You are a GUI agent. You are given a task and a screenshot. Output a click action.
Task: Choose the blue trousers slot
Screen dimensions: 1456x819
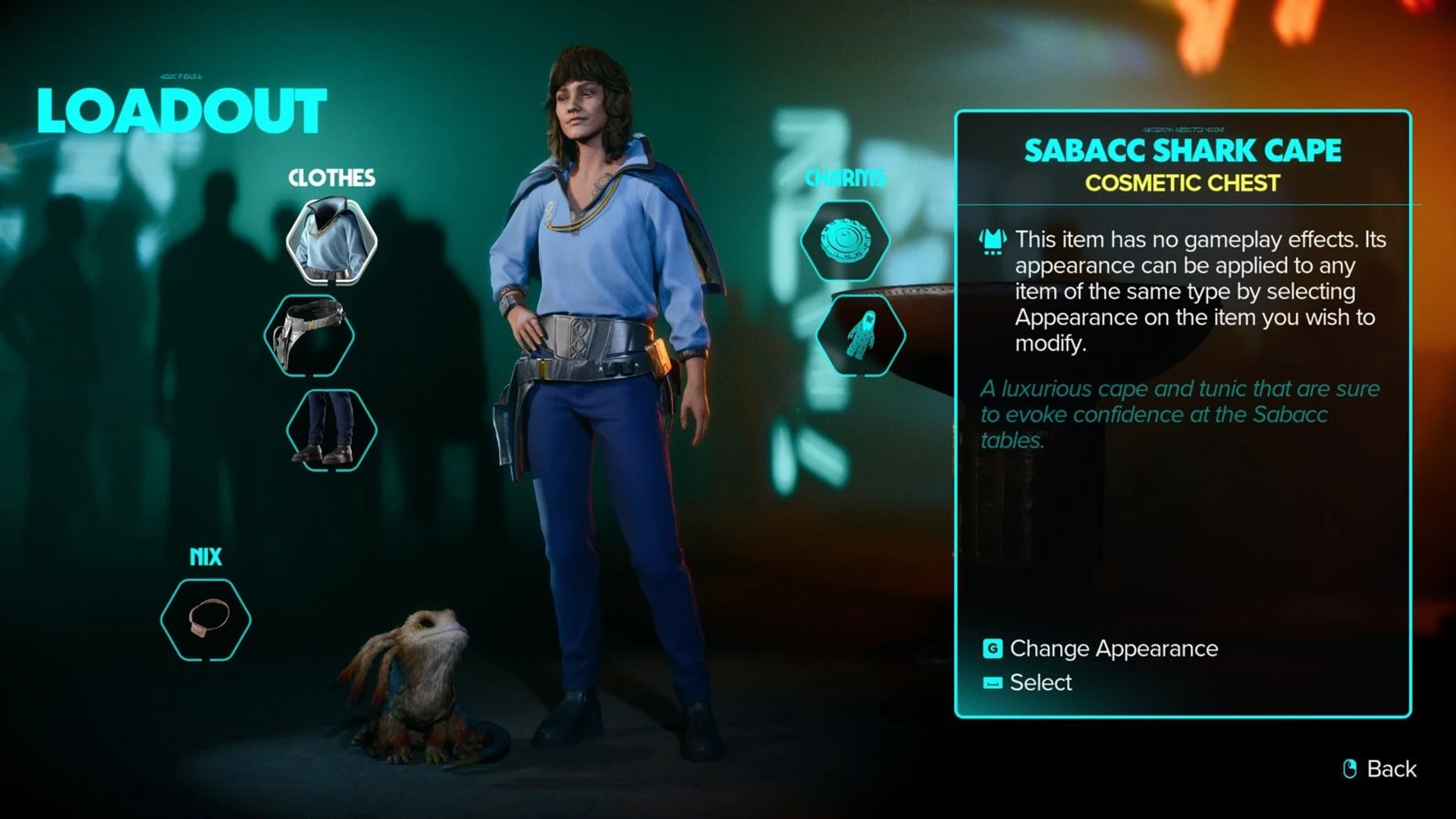coord(331,430)
